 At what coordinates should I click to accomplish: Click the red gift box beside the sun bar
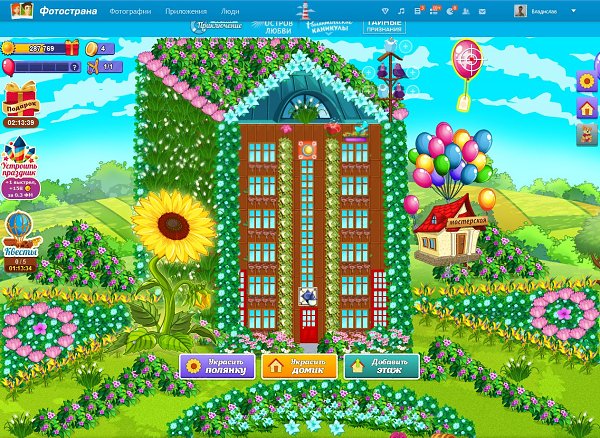click(72, 48)
